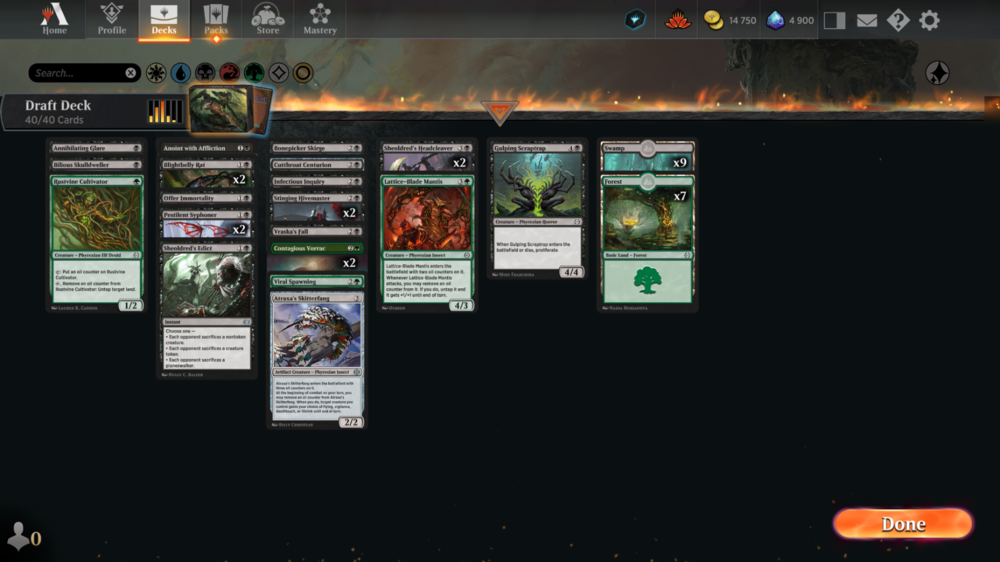Open the settings gear
Viewport: 1000px width, 562px height.
point(929,20)
